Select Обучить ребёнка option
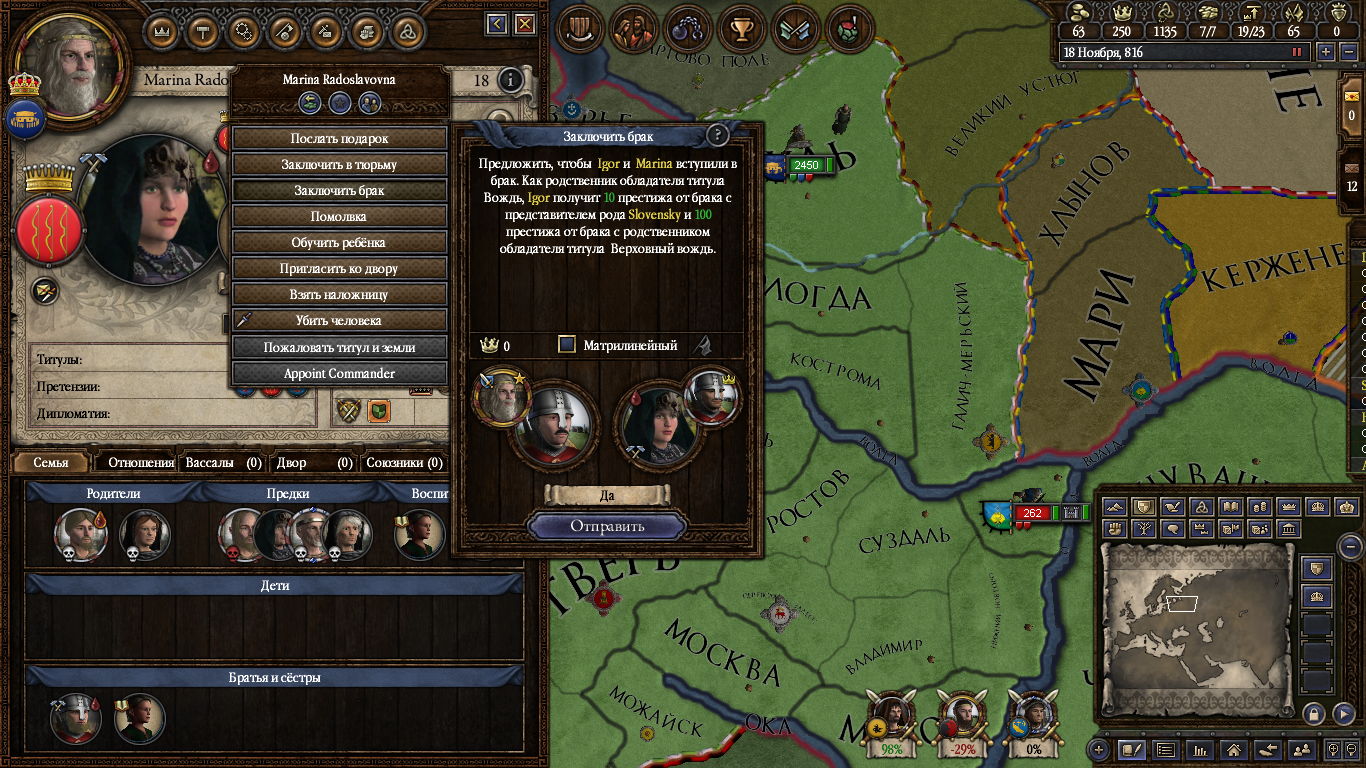The width and height of the screenshot is (1366, 768). pos(339,242)
